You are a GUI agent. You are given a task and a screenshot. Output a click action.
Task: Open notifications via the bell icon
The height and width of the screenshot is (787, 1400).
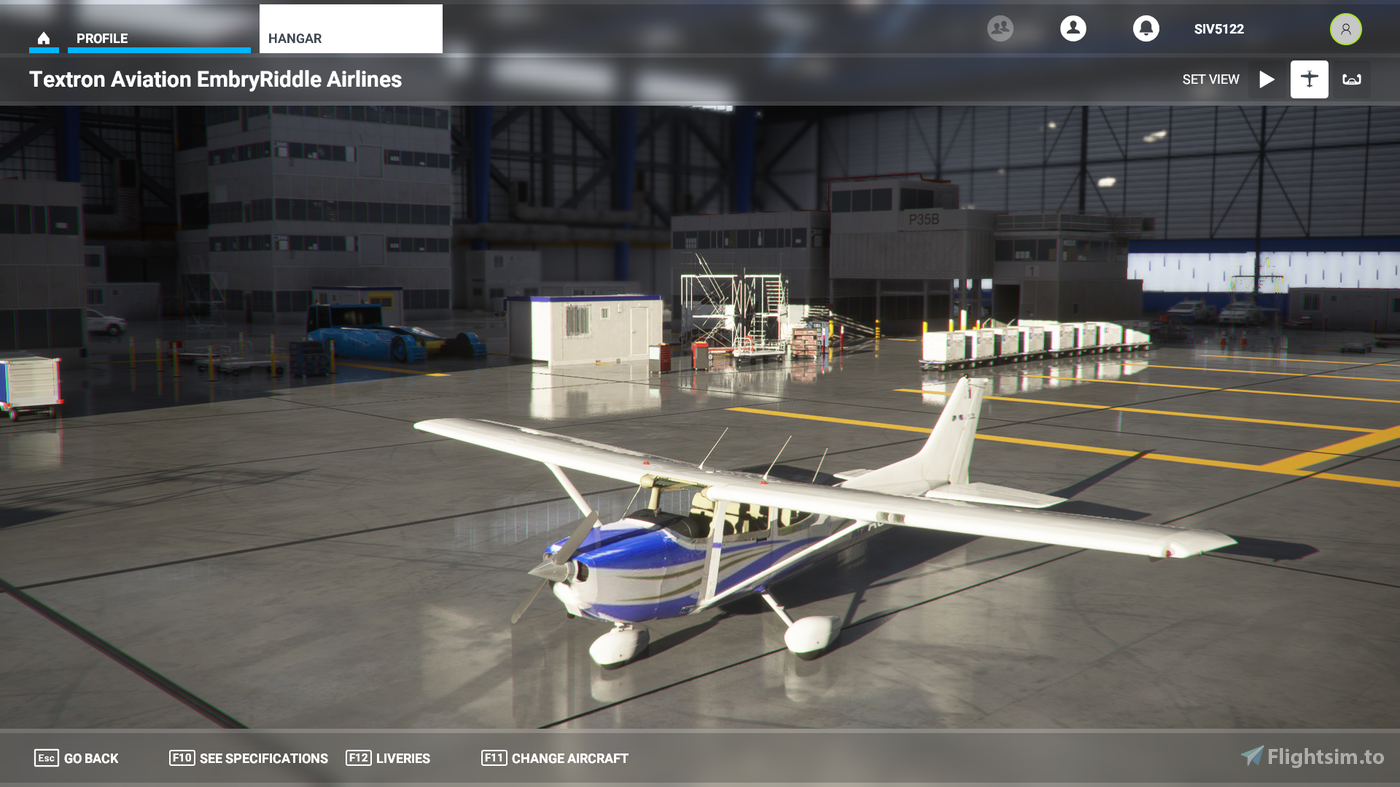1145,28
